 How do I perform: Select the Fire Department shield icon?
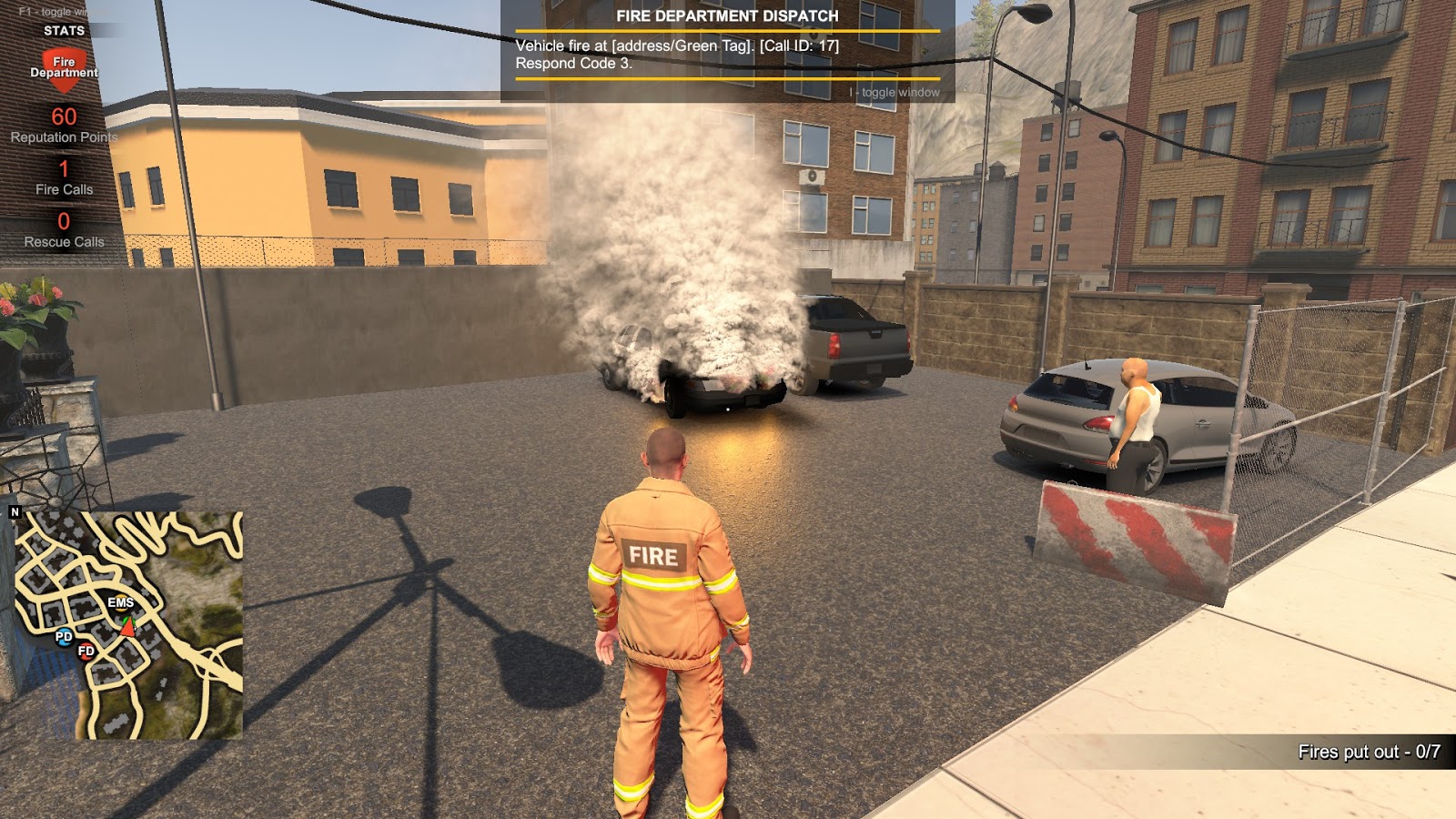pos(64,66)
